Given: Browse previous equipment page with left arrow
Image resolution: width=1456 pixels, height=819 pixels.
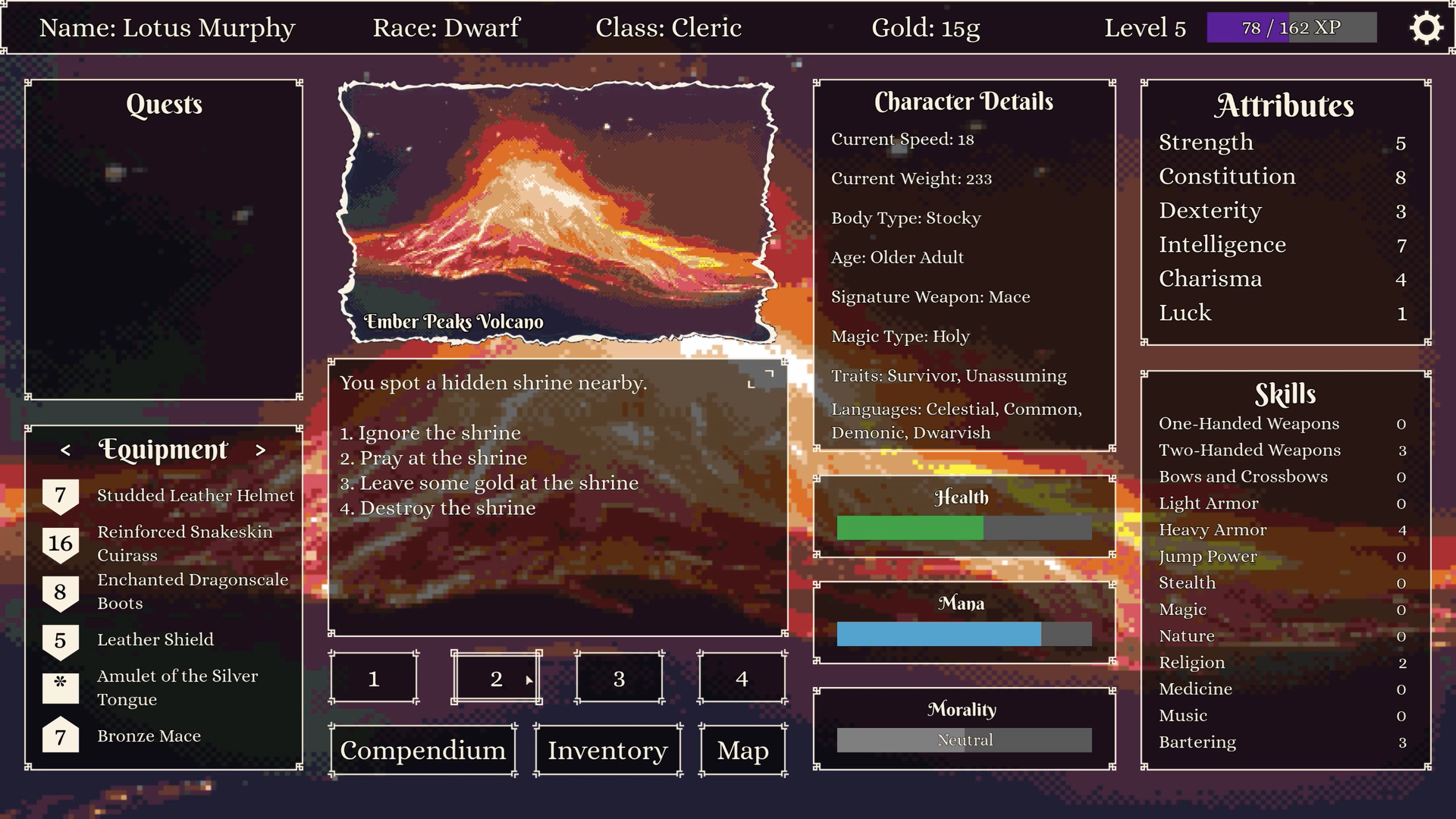Looking at the screenshot, I should point(64,450).
